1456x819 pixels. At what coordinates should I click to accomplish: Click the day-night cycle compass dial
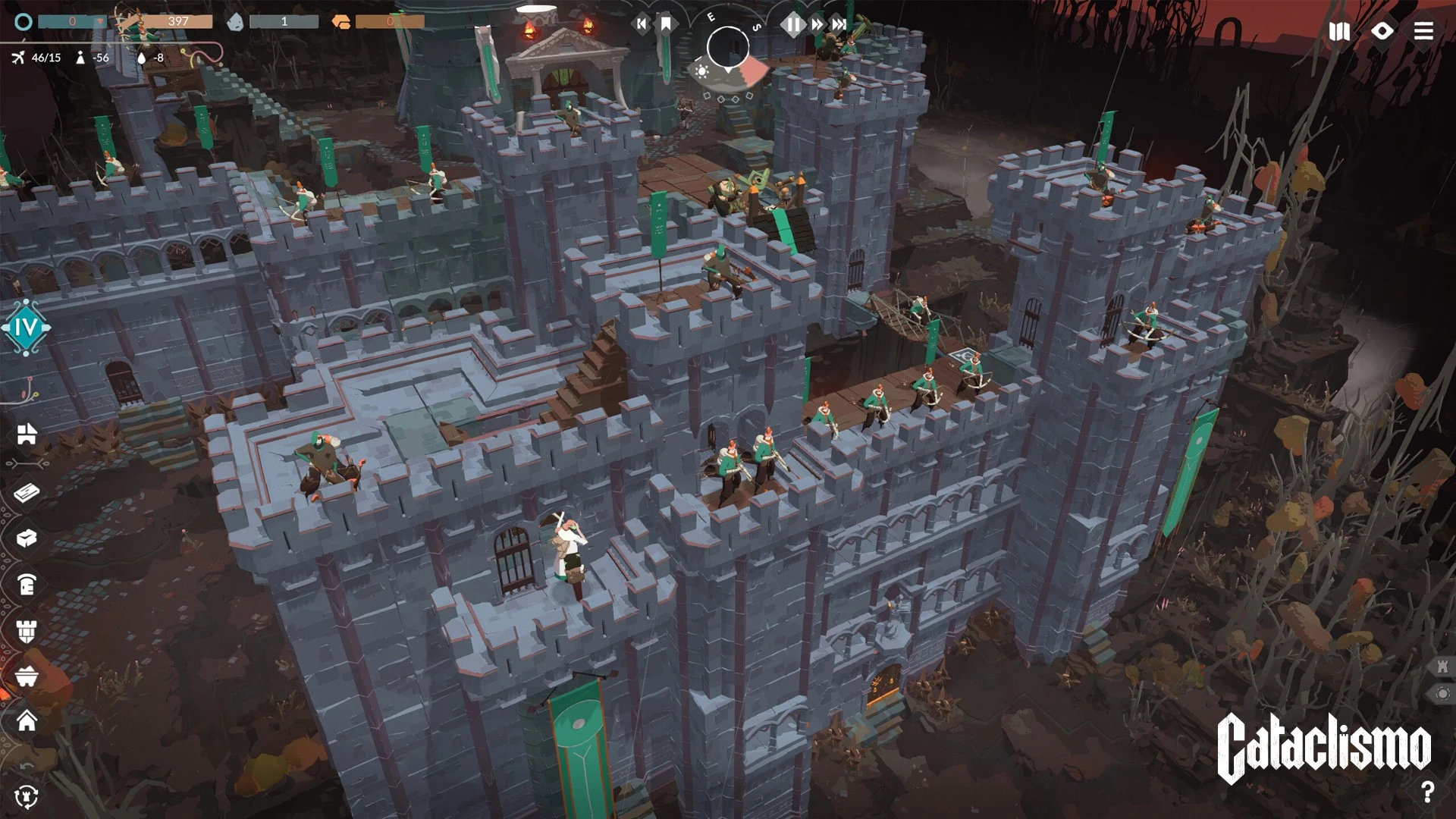pyautogui.click(x=728, y=48)
